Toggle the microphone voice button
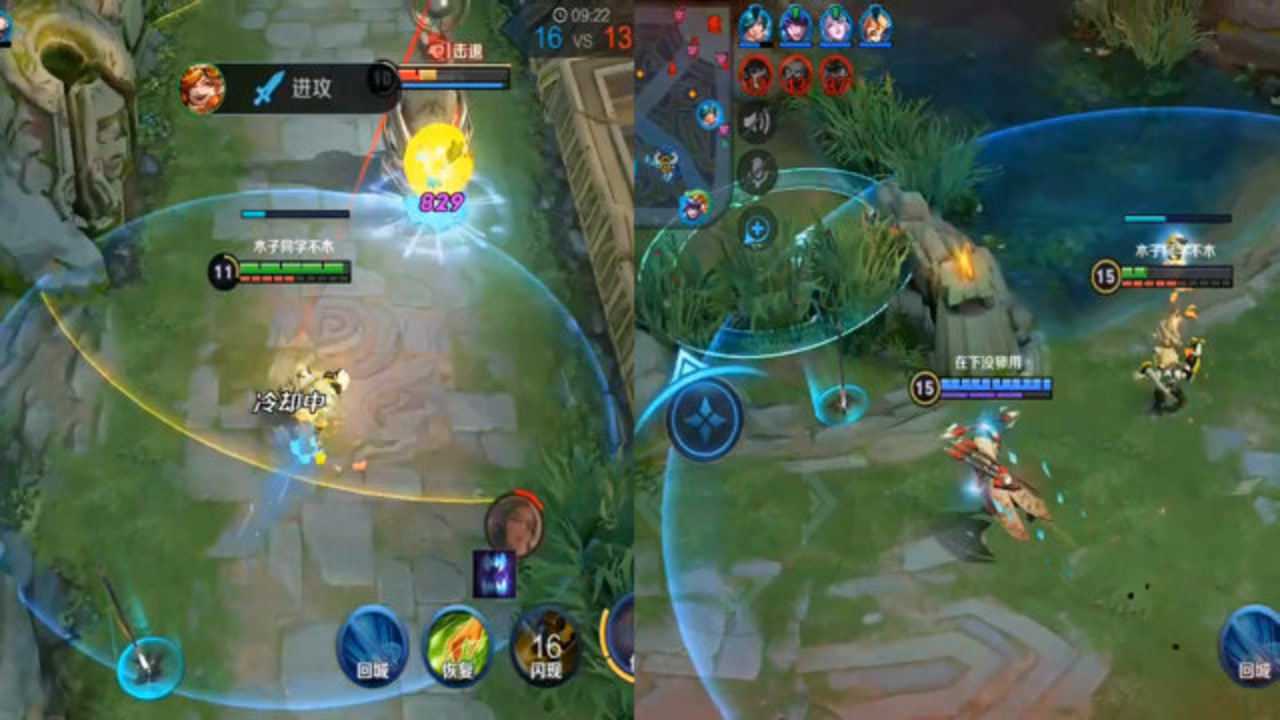This screenshot has height=720, width=1280. tap(757, 172)
